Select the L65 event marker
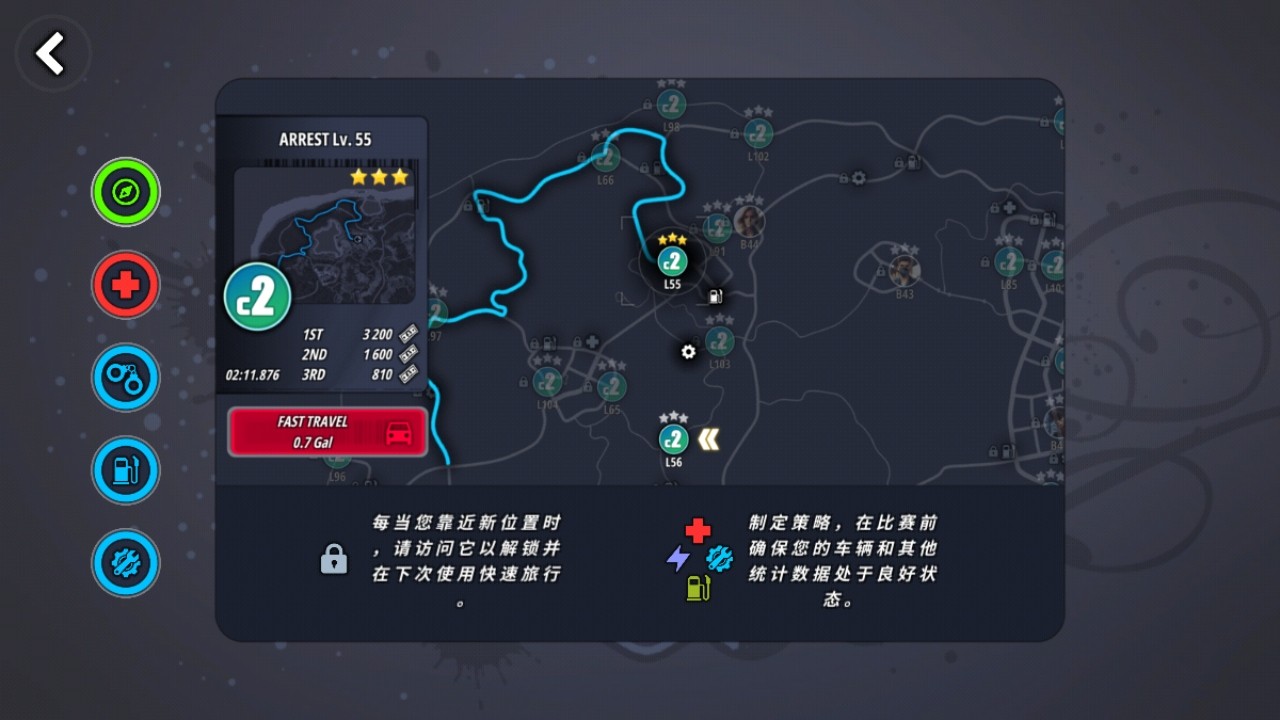This screenshot has width=1280, height=720. [612, 387]
